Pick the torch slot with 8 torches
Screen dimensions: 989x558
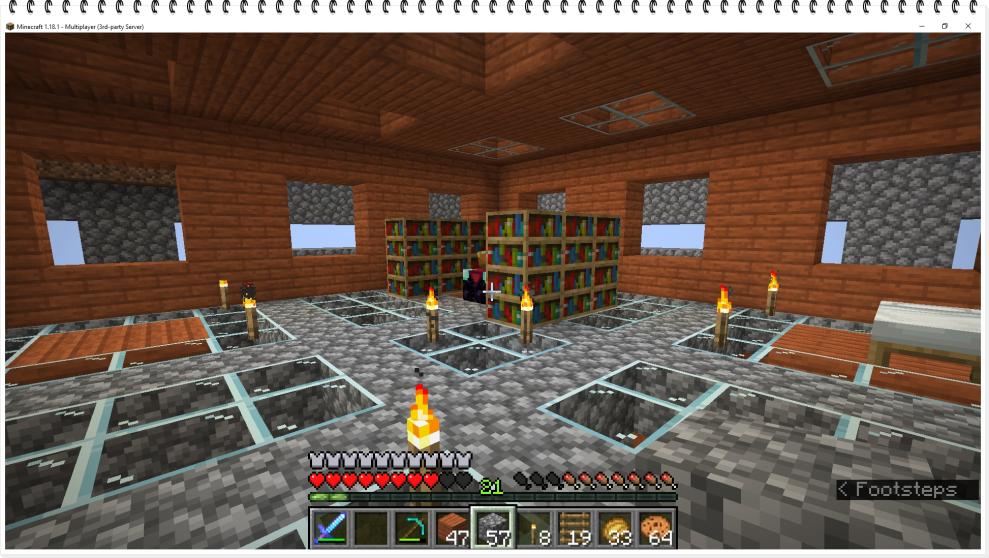(x=533, y=527)
